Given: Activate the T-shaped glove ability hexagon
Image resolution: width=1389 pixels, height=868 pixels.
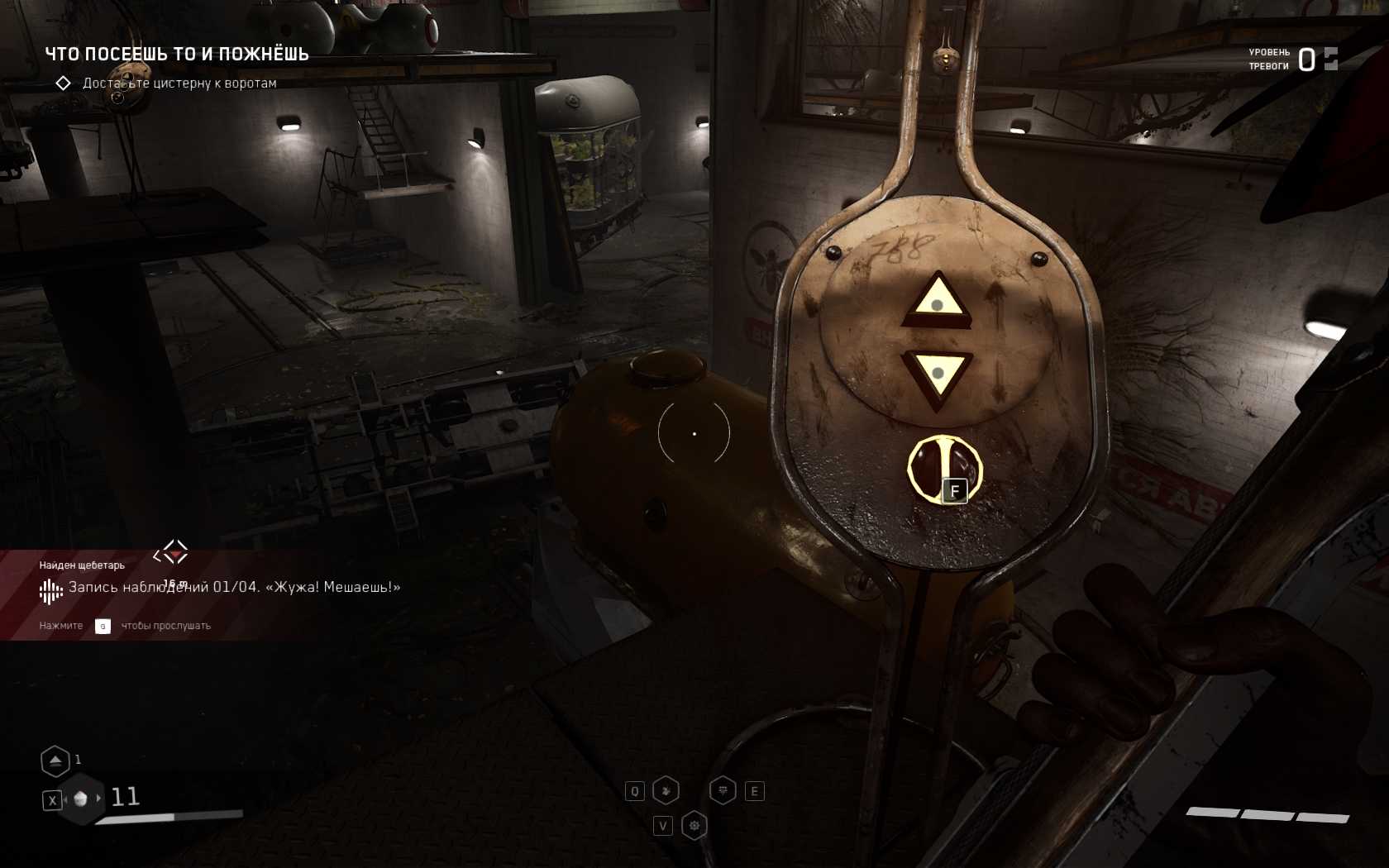Looking at the screenshot, I should tap(723, 791).
